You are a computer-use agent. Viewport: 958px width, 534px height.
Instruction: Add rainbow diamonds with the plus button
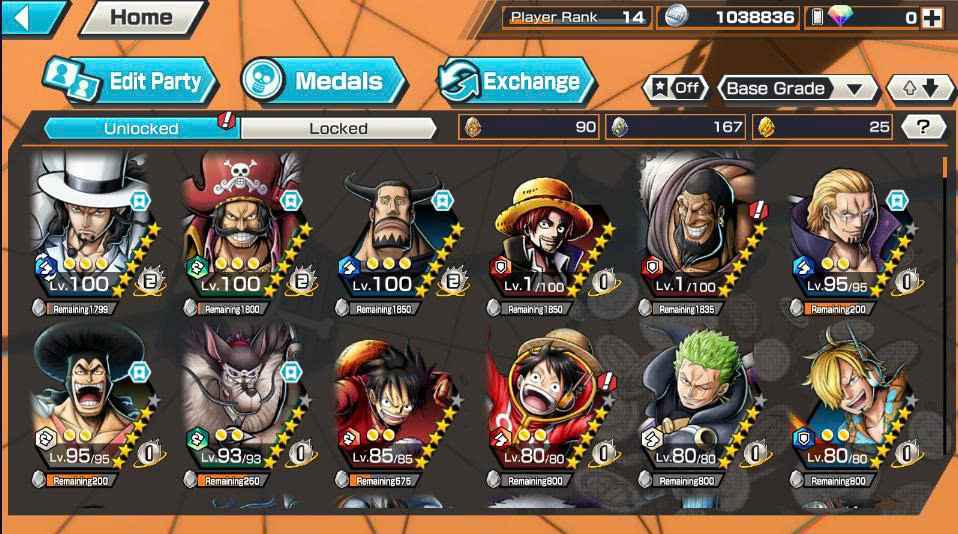pyautogui.click(x=931, y=17)
